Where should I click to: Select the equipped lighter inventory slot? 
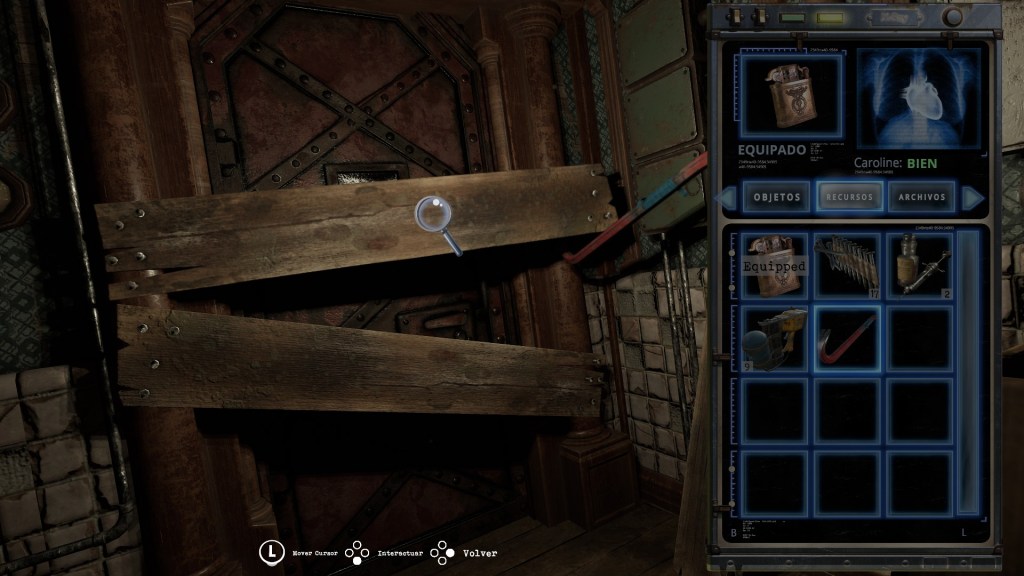click(774, 265)
